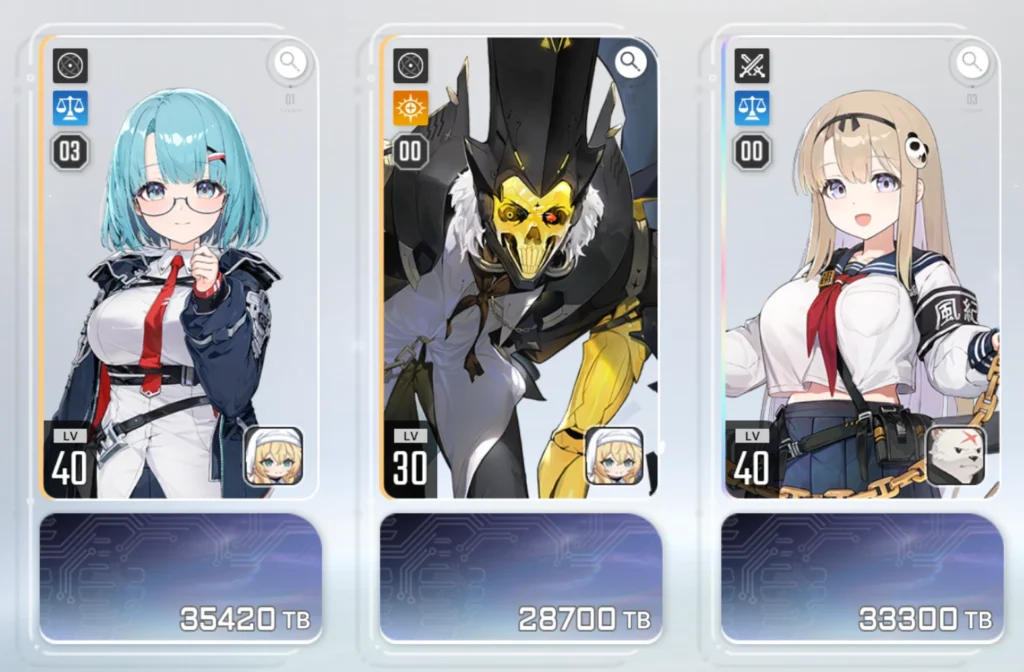View details of the blonde girl card
Viewport: 1024px width, 672px height.
pos(971,63)
